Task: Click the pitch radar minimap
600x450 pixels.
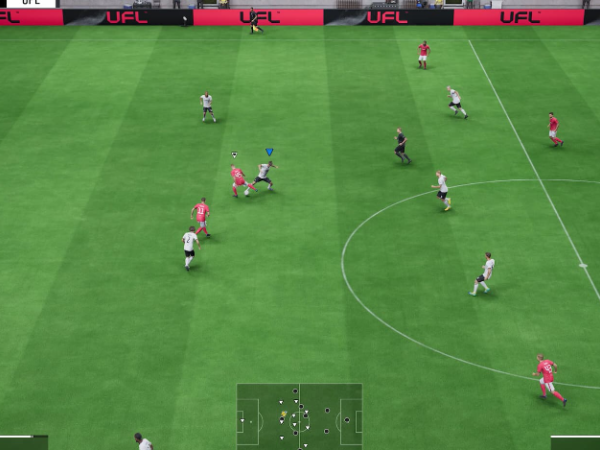Action: click(x=299, y=415)
